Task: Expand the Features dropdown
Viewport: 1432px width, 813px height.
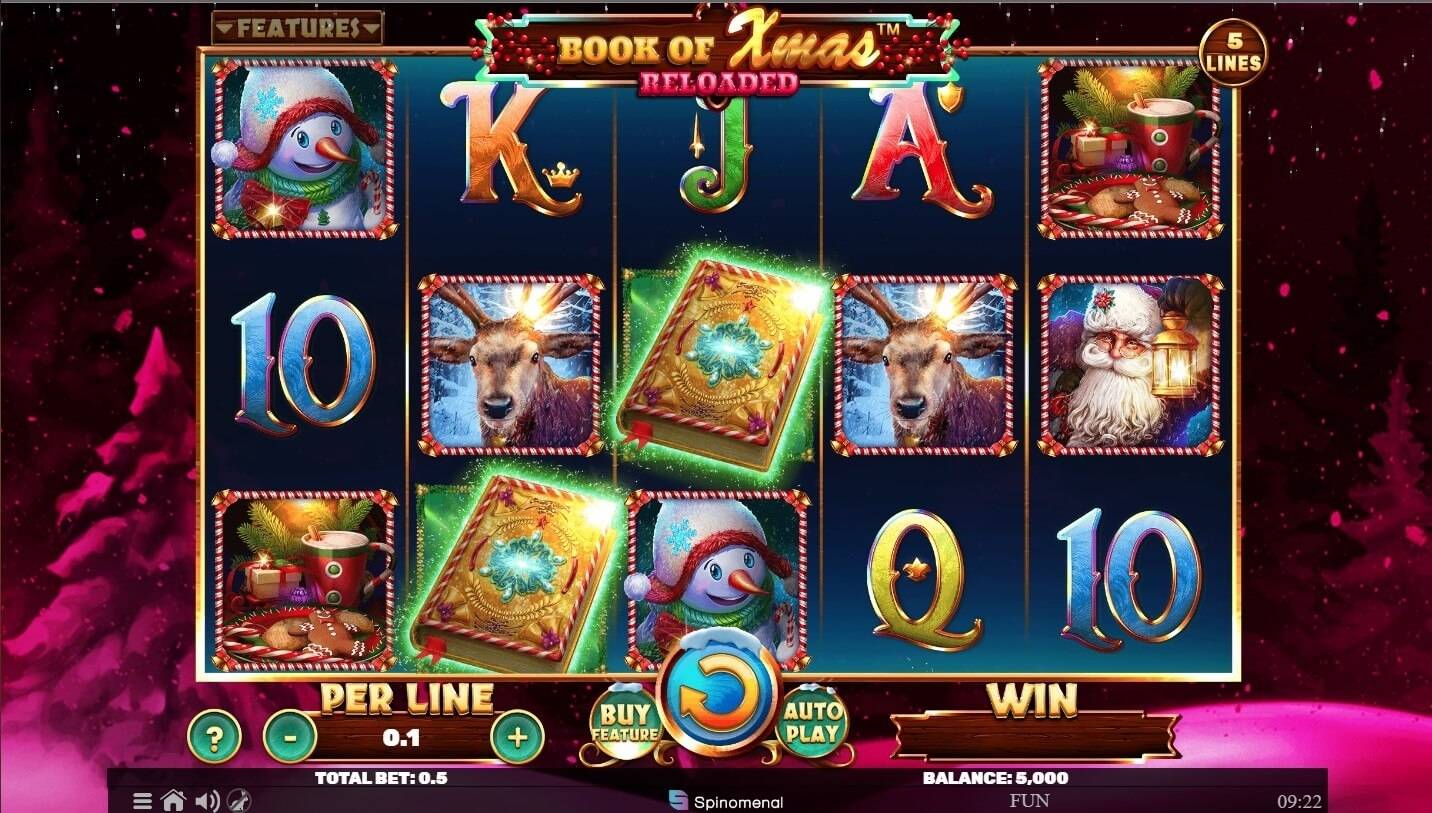Action: pos(297,28)
